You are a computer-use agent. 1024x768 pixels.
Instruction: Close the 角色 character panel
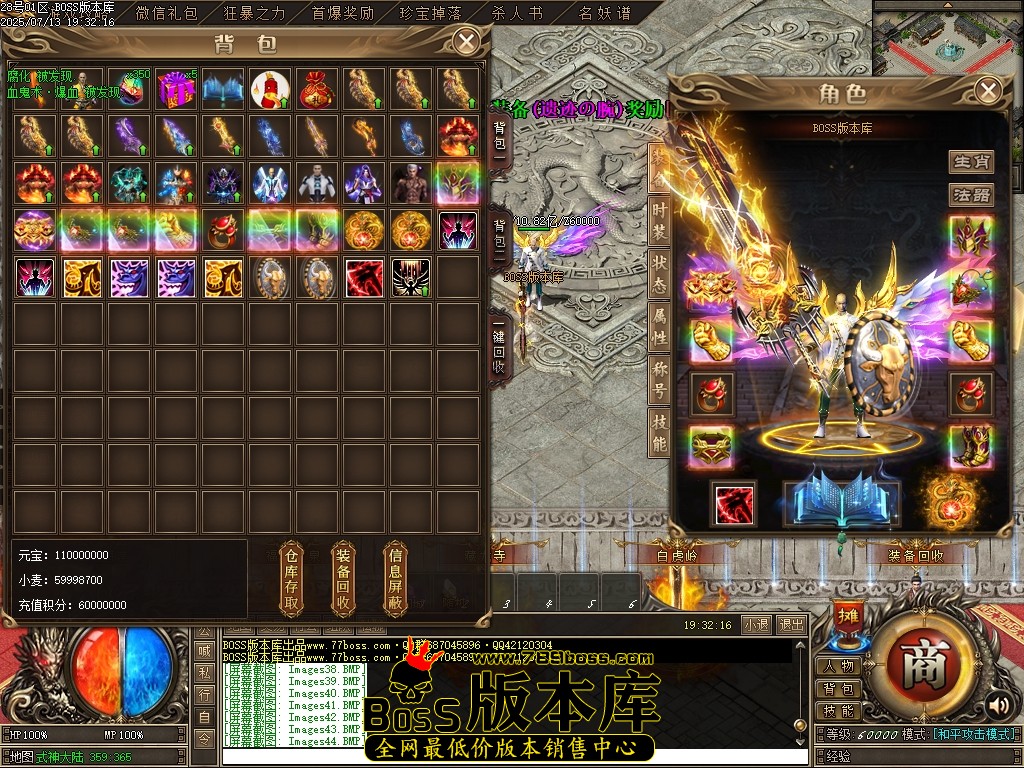coord(988,91)
